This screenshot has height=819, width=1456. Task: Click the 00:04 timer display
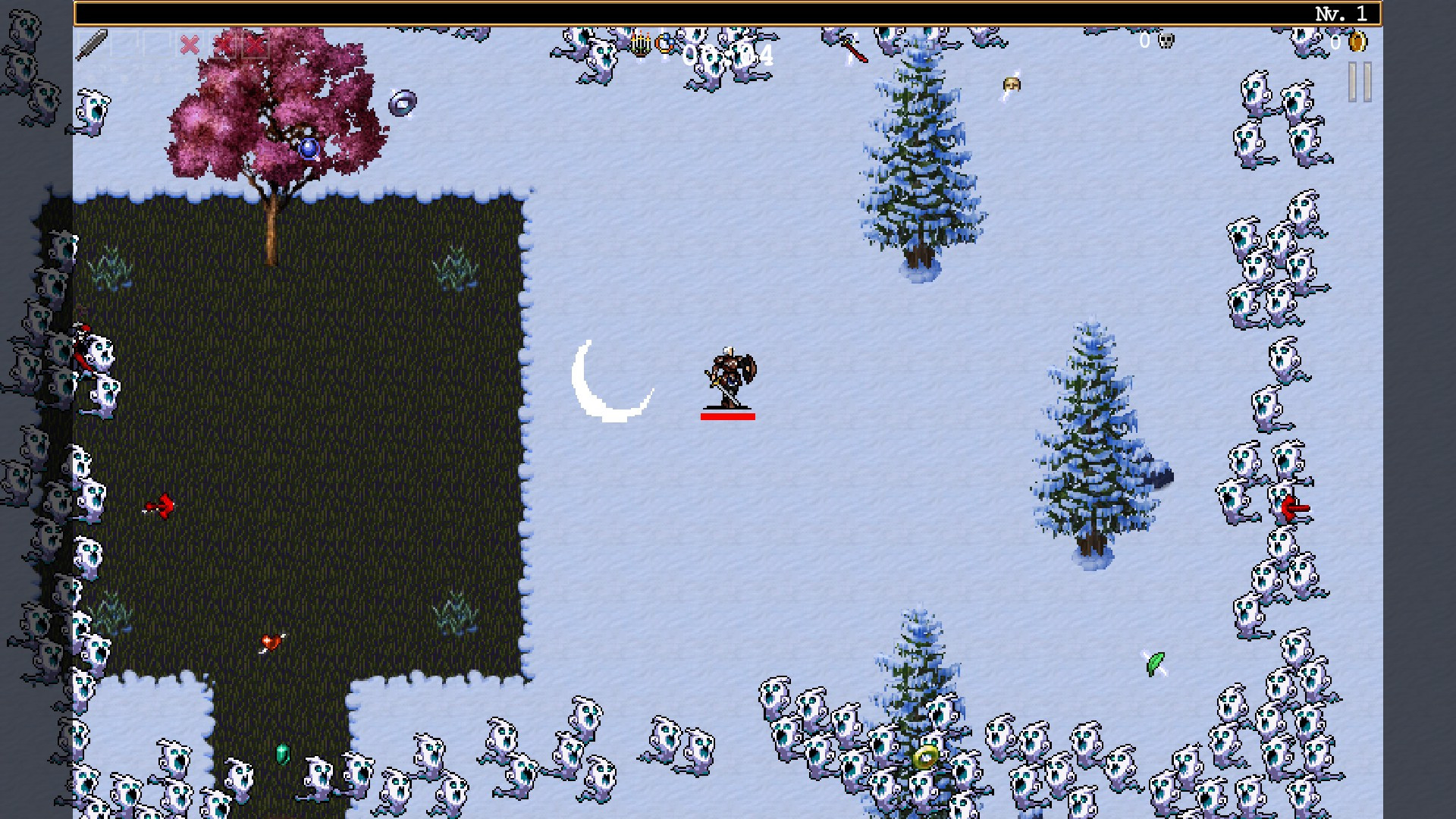tap(728, 53)
